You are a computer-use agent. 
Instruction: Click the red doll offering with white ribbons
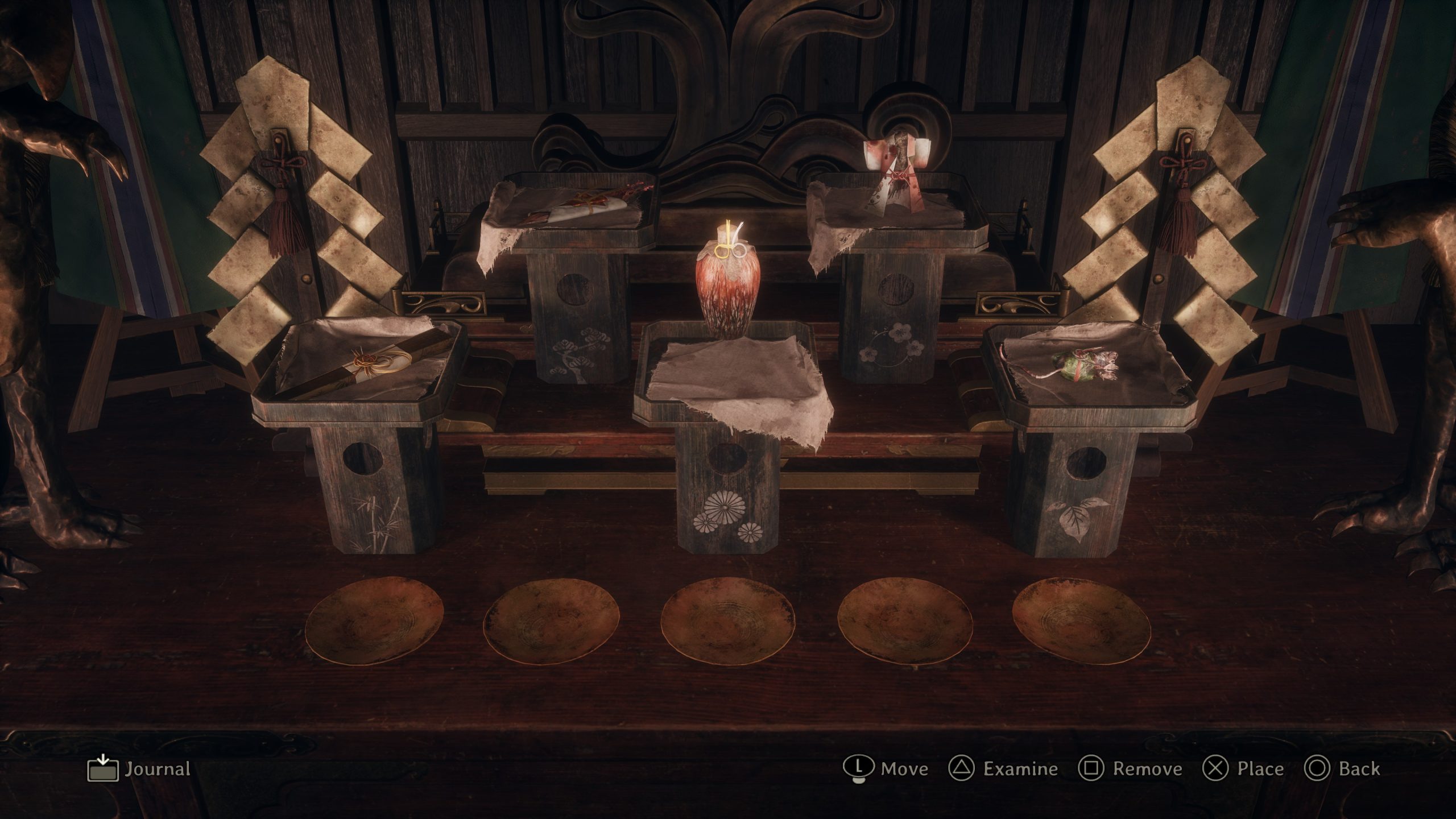pyautogui.click(x=899, y=171)
